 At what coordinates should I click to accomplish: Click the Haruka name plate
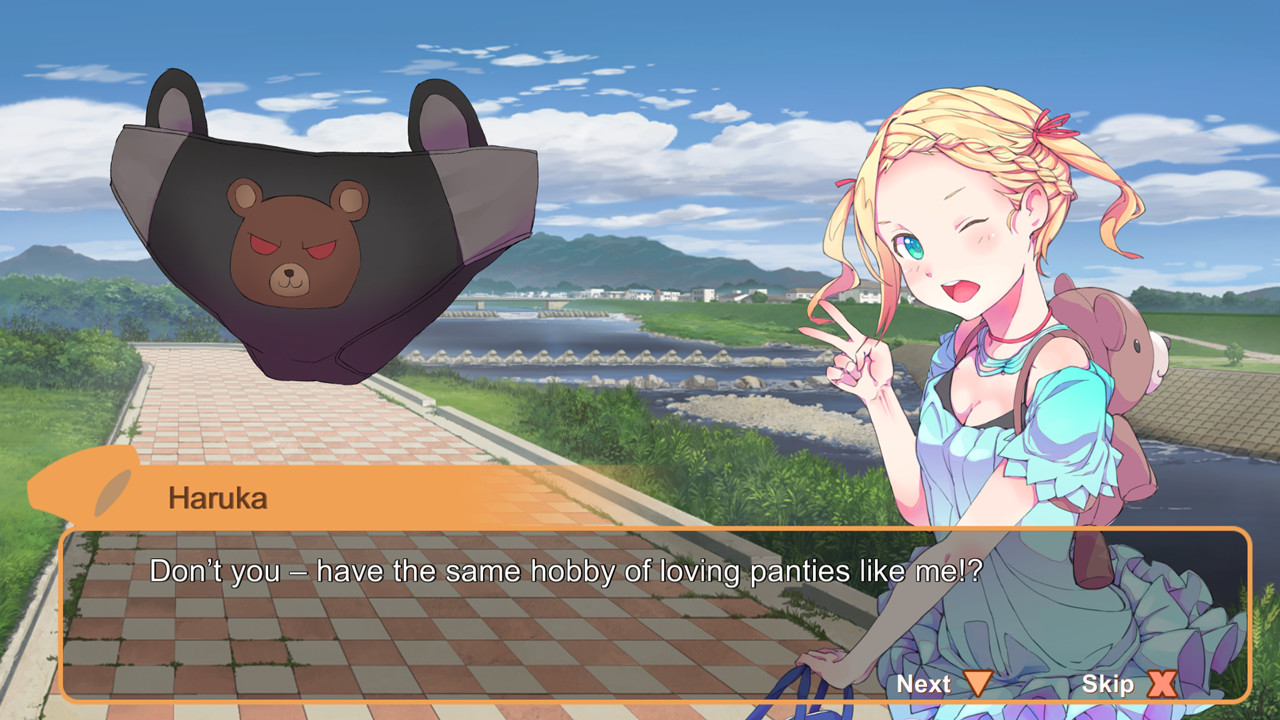215,497
